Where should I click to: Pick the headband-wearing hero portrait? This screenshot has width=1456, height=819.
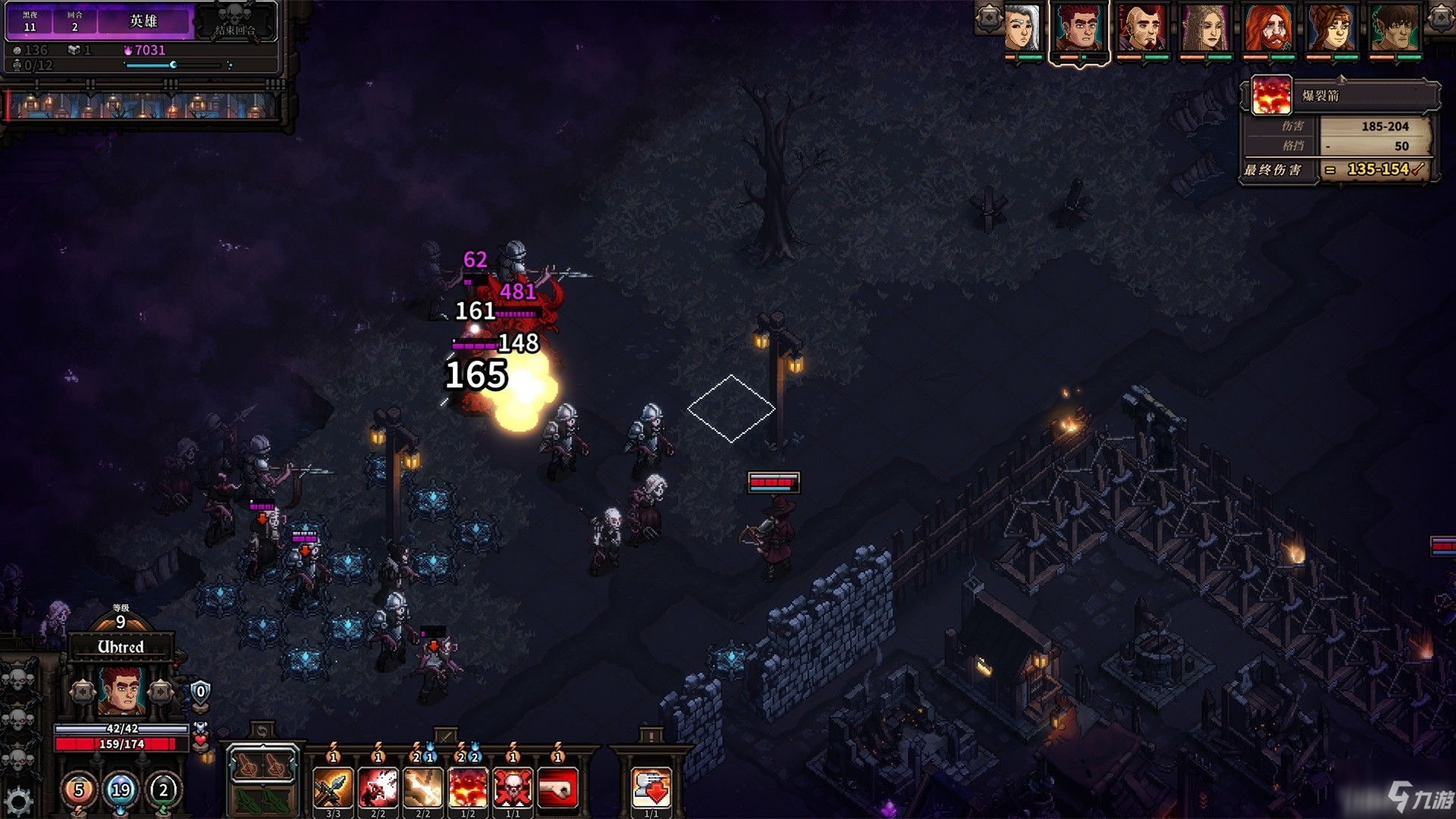[x=1331, y=28]
